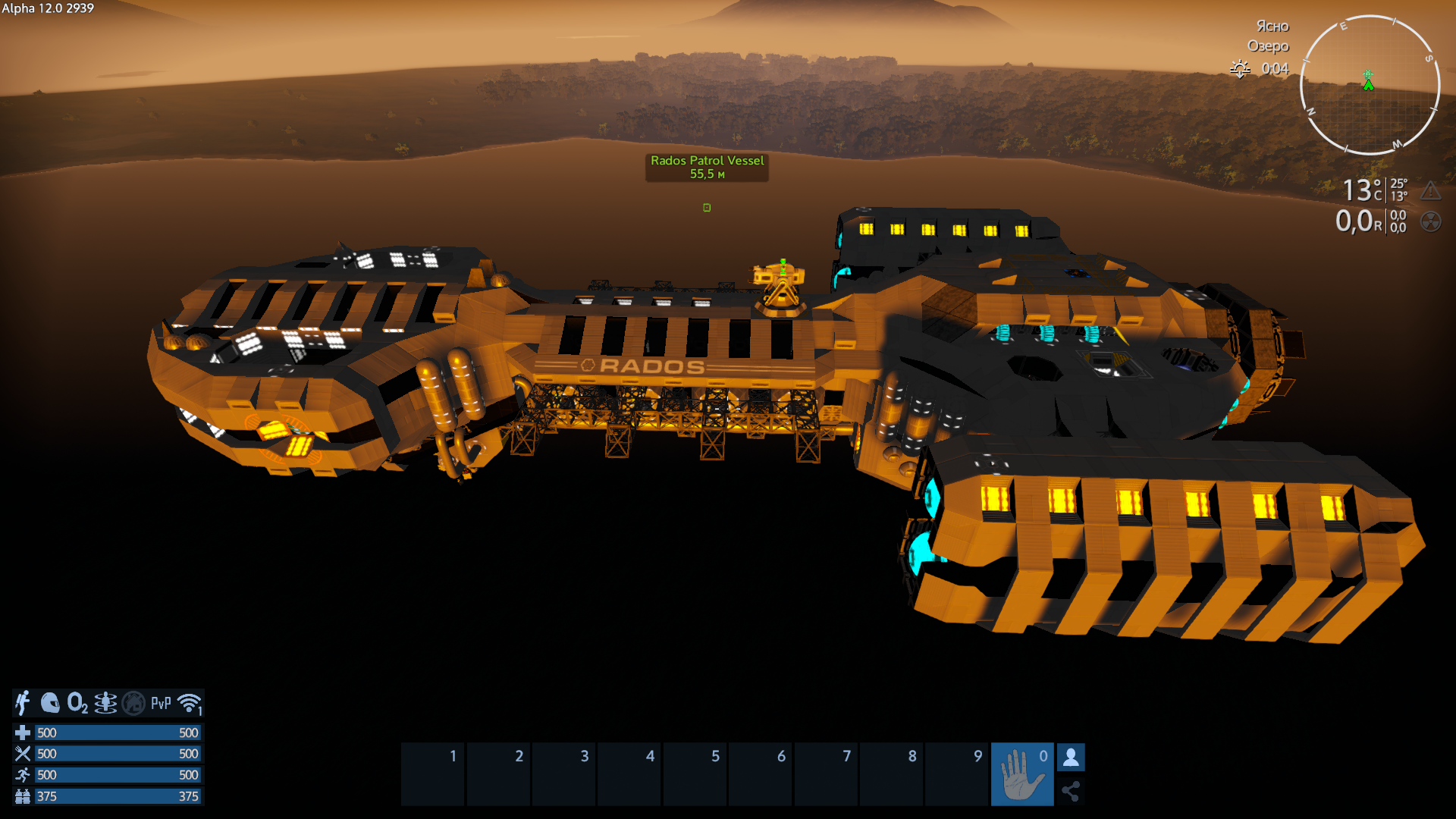Choose hotbar slot number 5
This screenshot has width=1456, height=819.
point(695,773)
